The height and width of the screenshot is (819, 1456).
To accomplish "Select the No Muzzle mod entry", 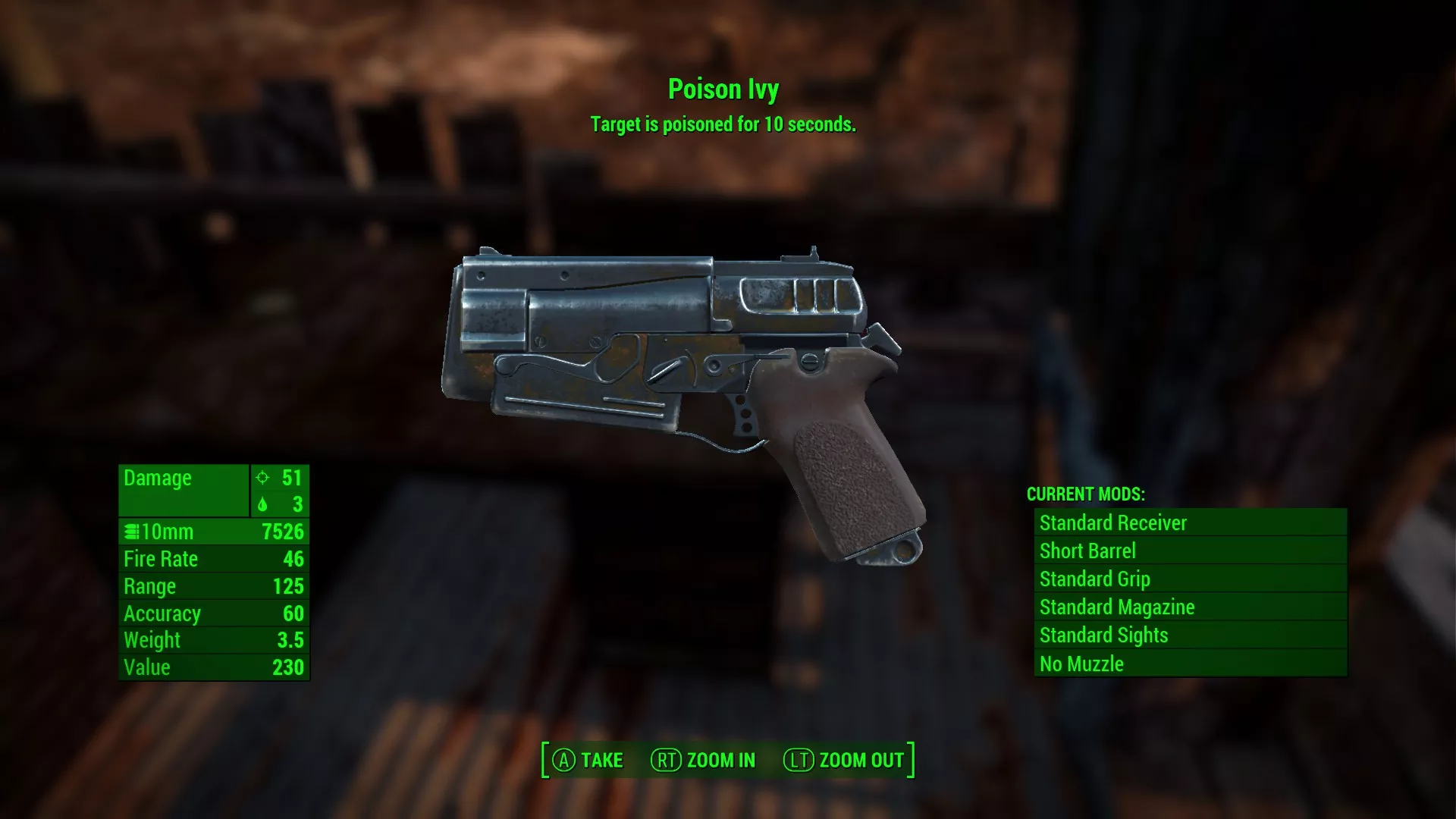I will coord(1190,664).
